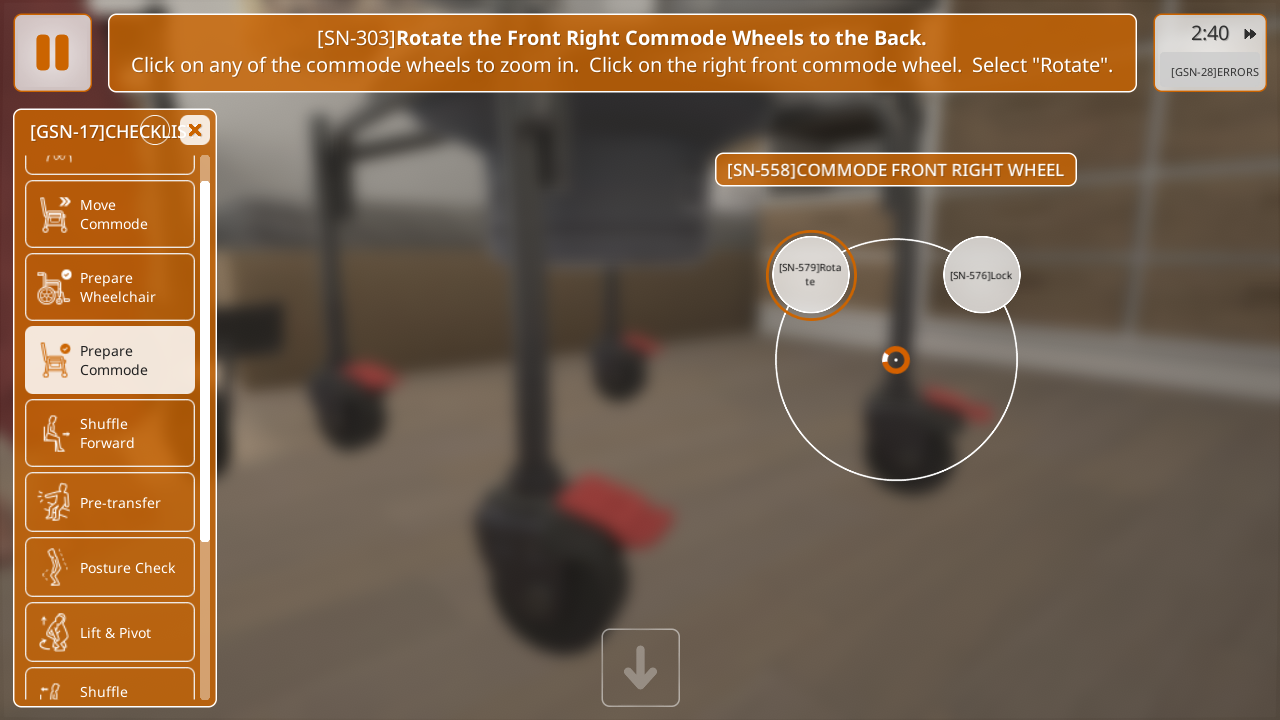This screenshot has width=1280, height=720.
Task: Click the down arrow button
Action: coord(640,668)
